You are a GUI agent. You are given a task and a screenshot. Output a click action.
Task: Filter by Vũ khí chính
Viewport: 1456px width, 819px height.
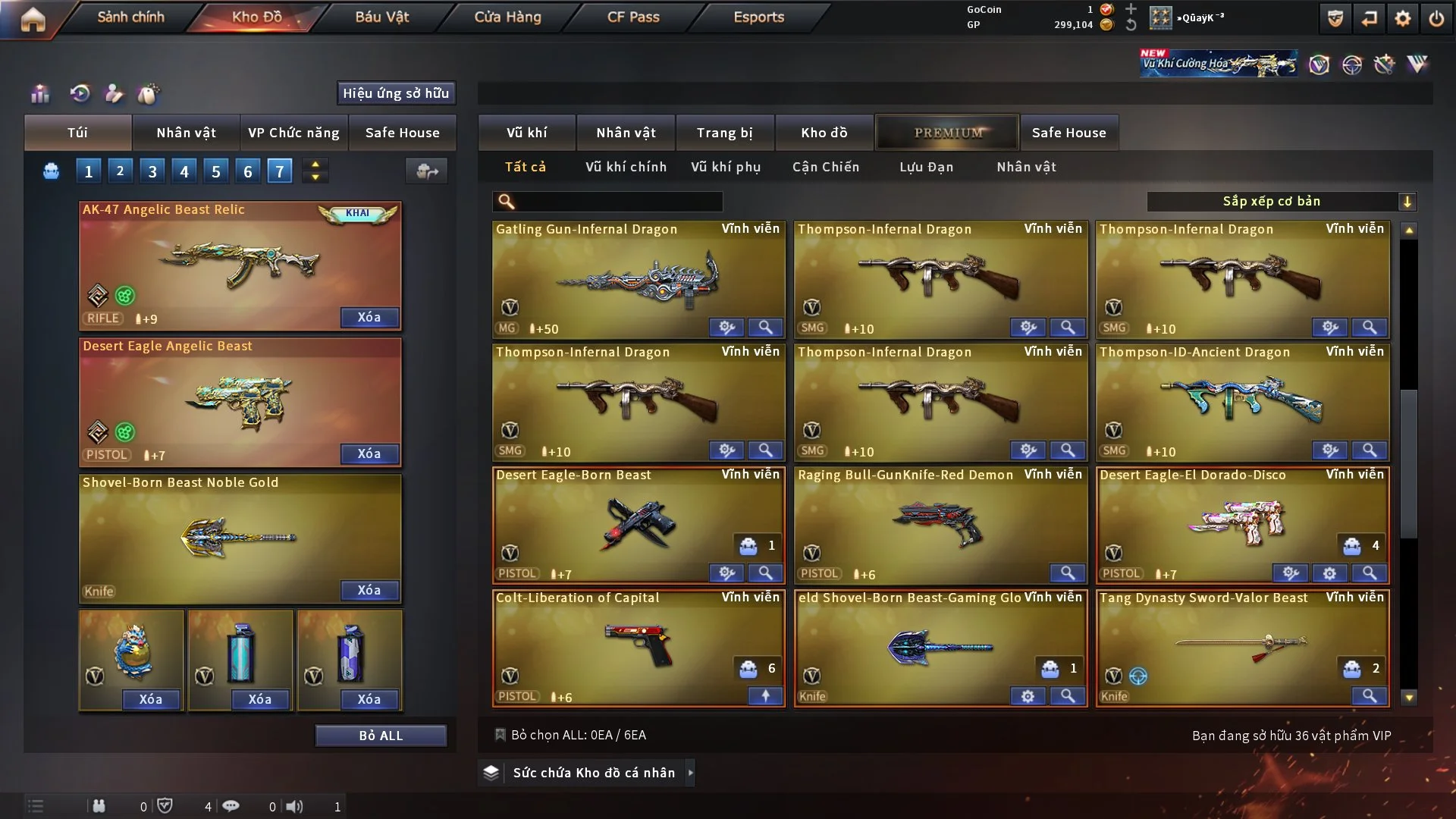tap(626, 167)
